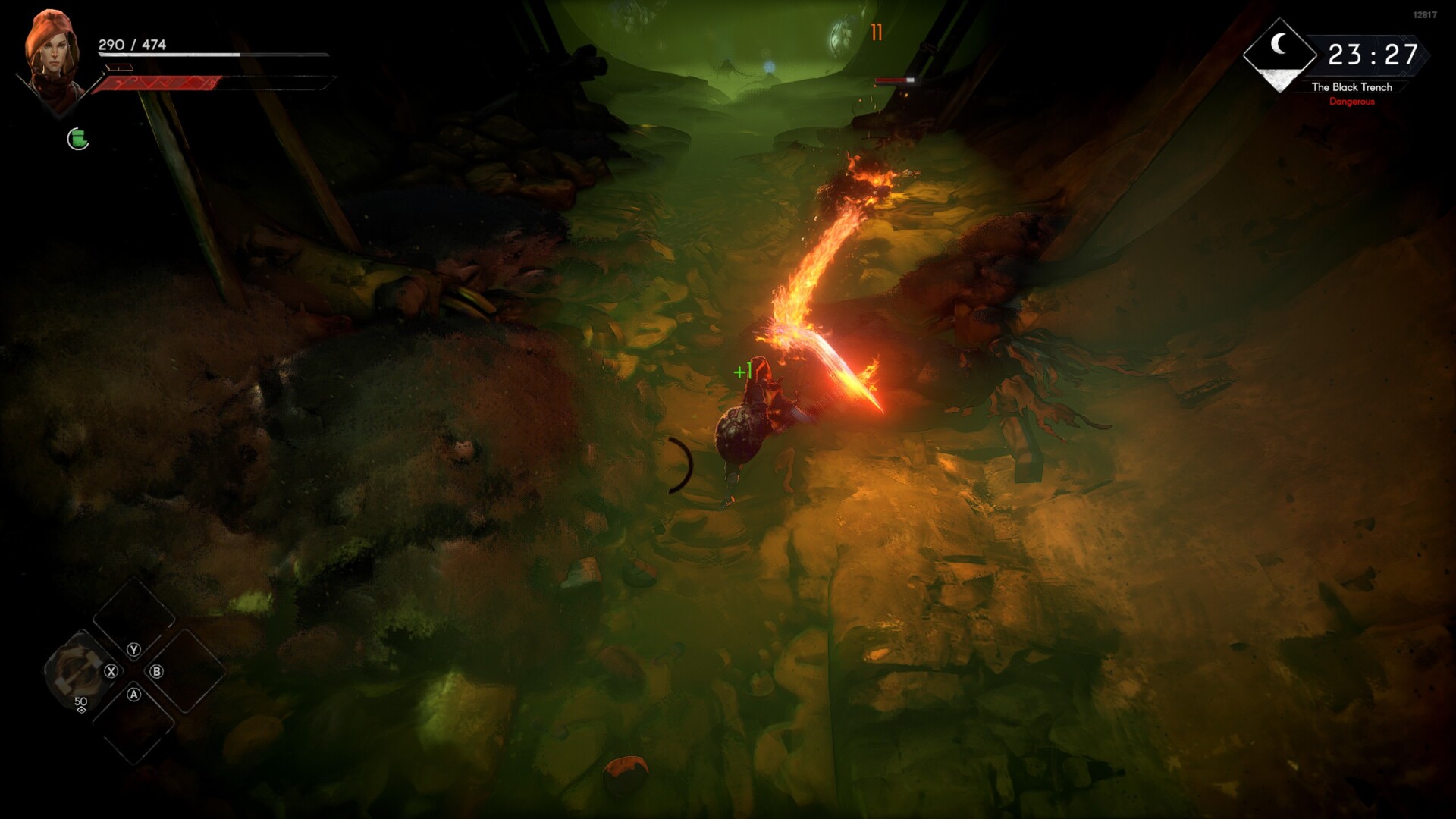Select the green boot status effect icon
The height and width of the screenshot is (819, 1456).
tap(78, 139)
